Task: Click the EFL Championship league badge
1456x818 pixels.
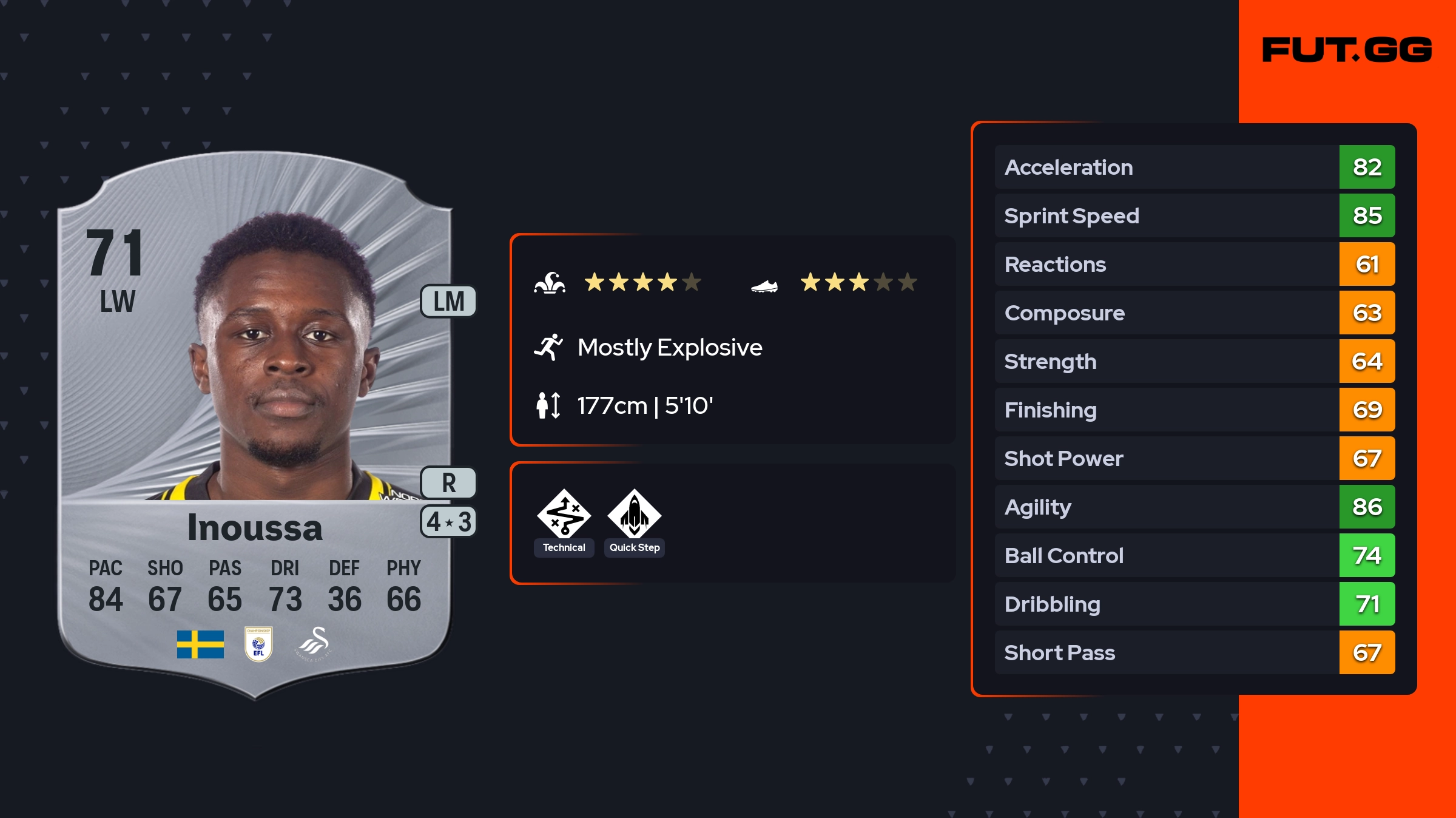Action: (x=258, y=644)
